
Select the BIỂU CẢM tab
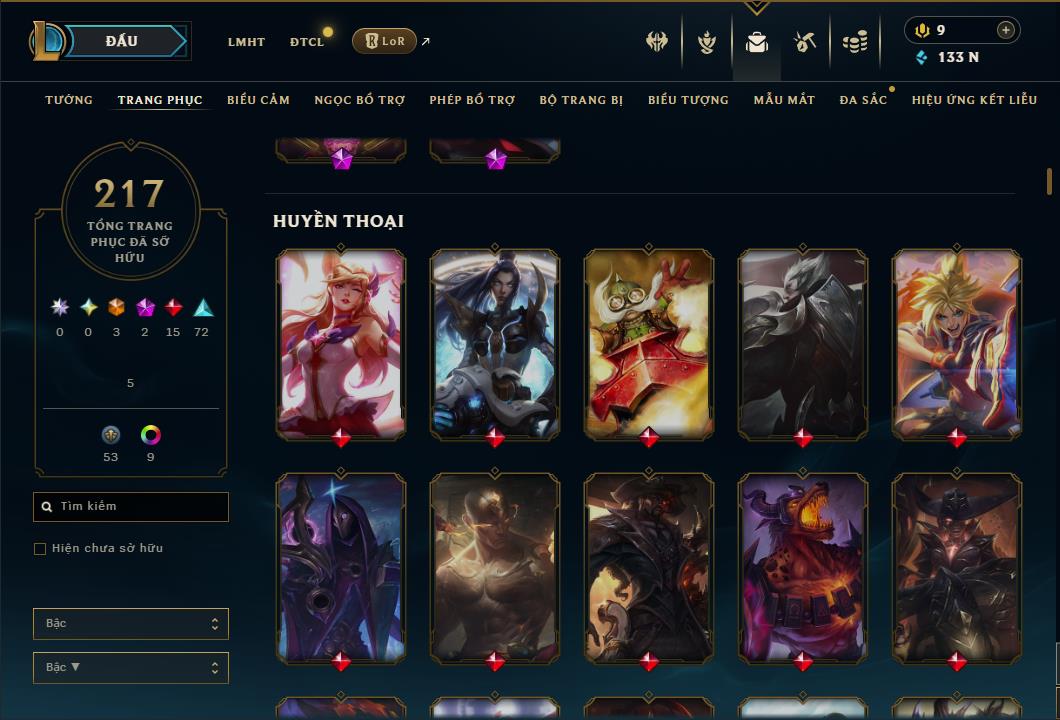coord(258,100)
